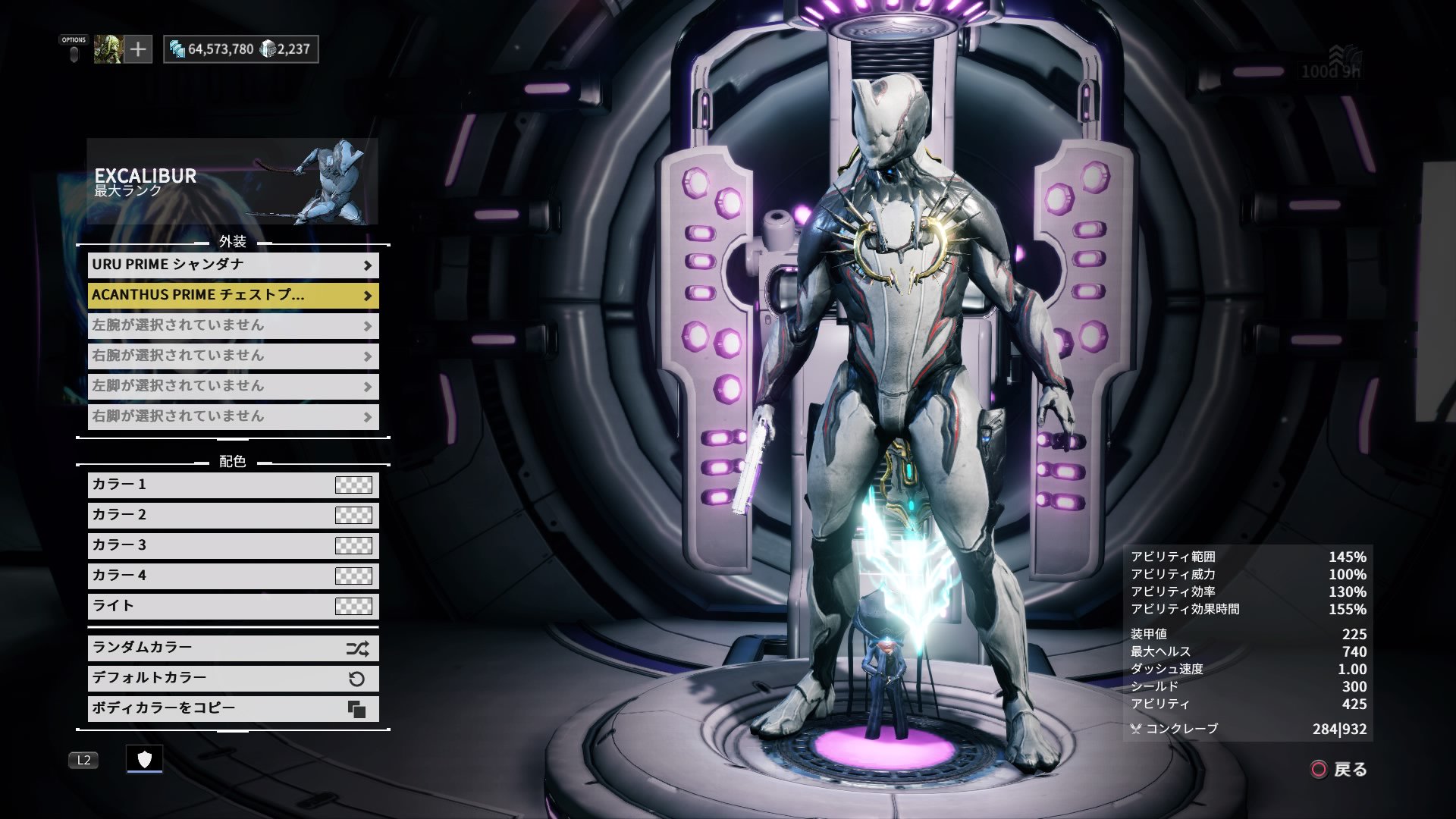Click デフォルトカラー to restore defaults
1456x819 pixels.
tap(212, 678)
